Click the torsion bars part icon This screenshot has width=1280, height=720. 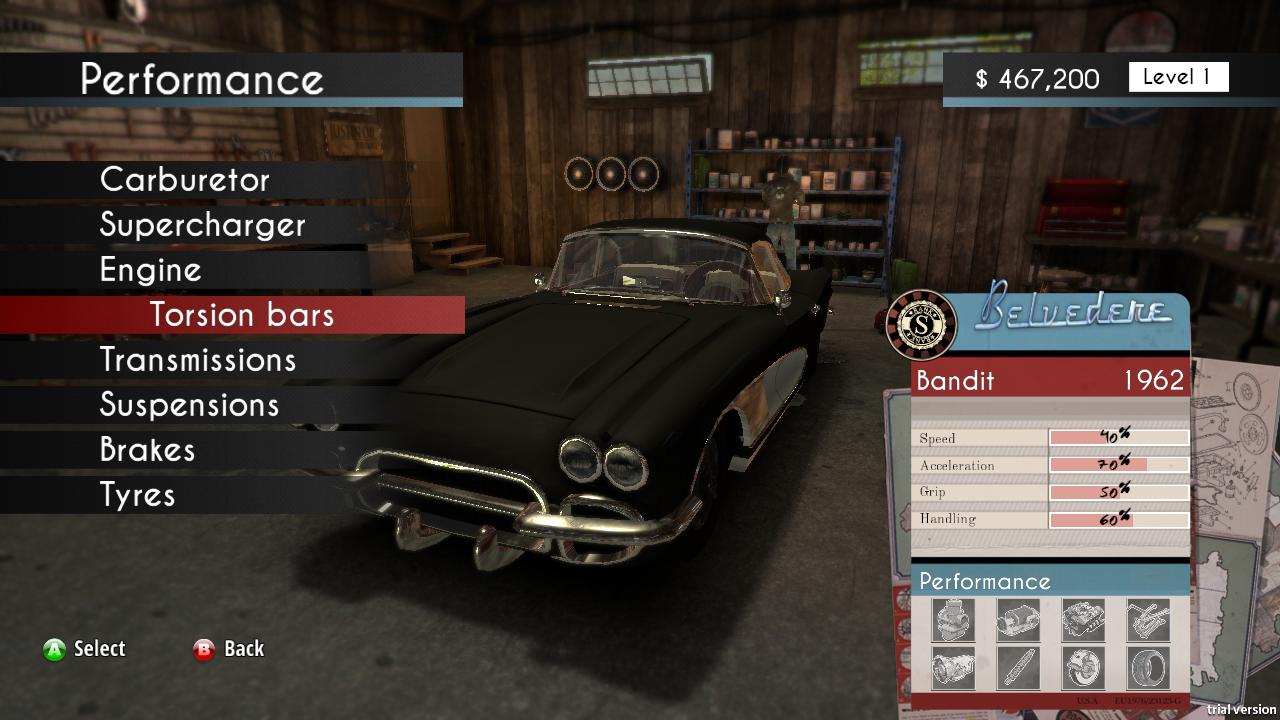(x=1147, y=620)
